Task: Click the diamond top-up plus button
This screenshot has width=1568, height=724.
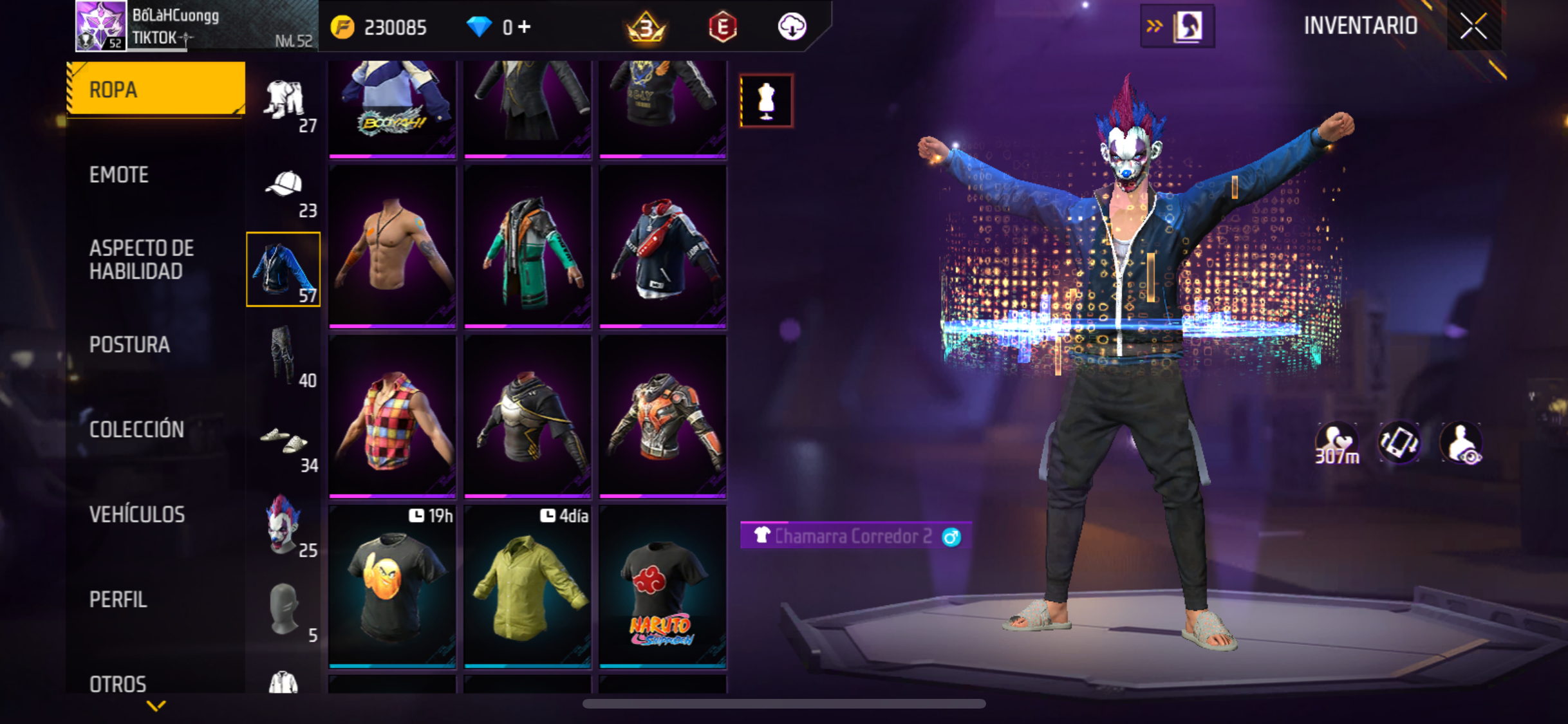Action: 525,27
